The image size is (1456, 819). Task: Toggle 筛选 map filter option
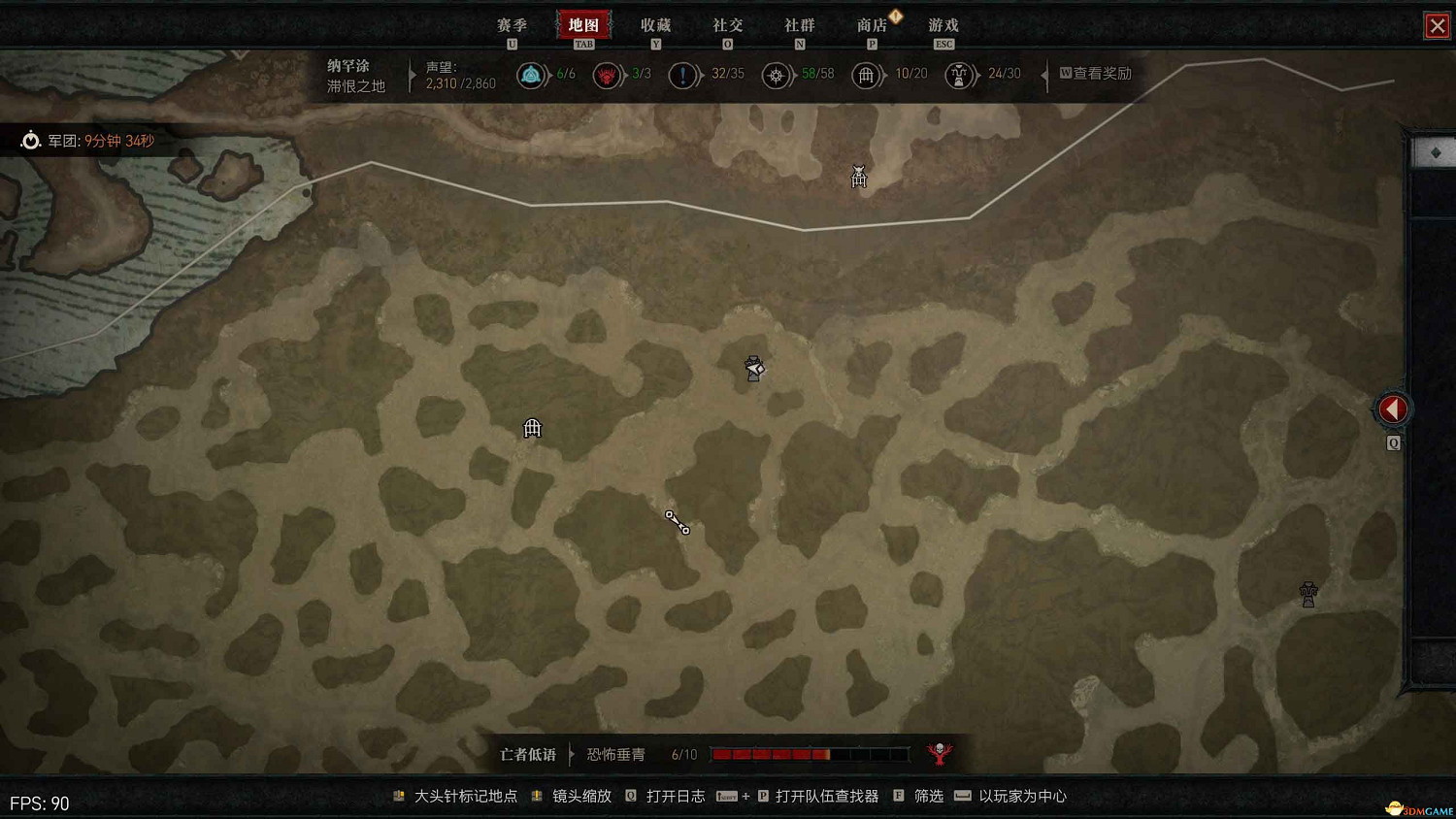click(x=927, y=796)
